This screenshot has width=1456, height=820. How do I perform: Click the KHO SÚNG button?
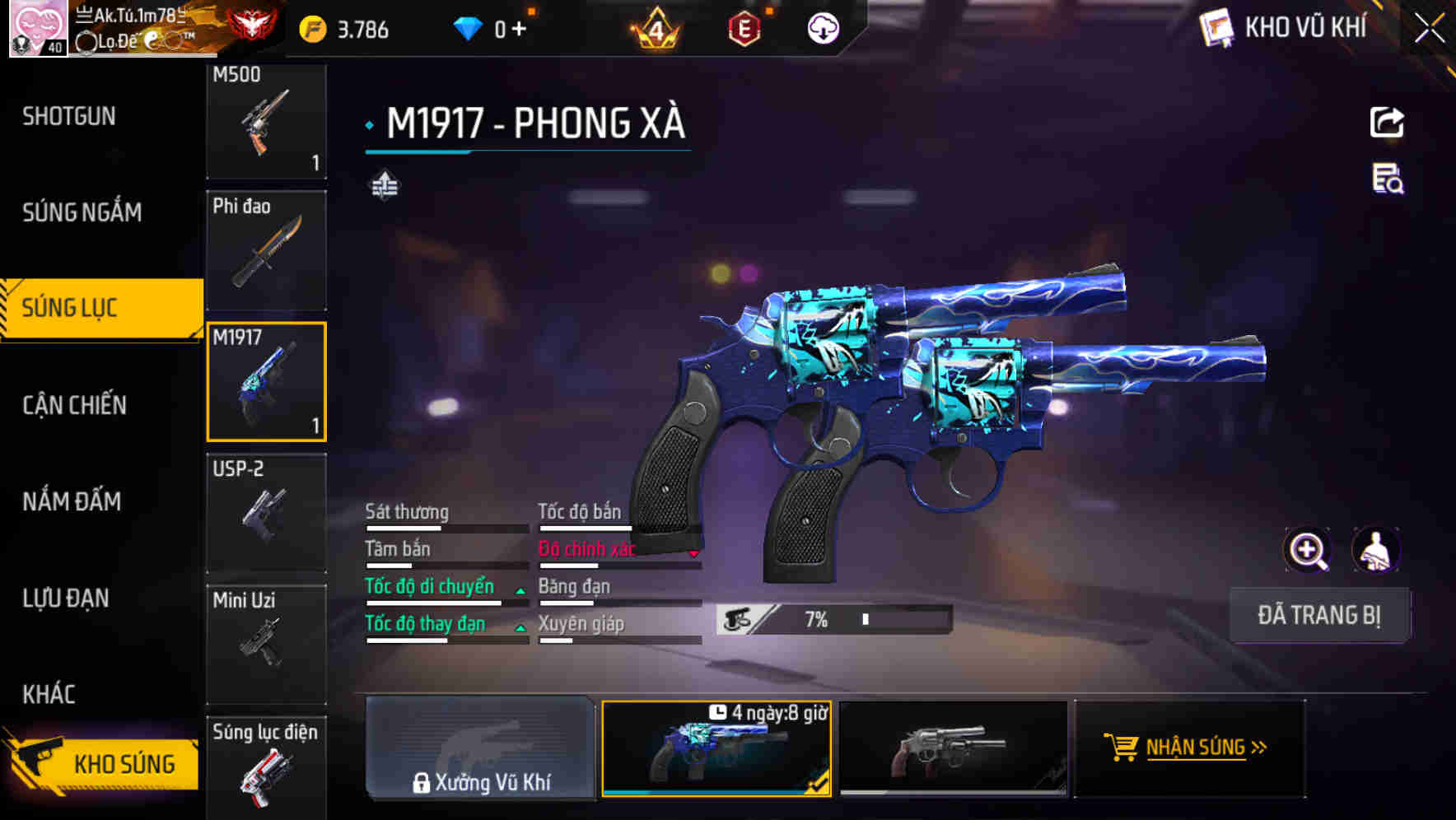click(x=103, y=763)
